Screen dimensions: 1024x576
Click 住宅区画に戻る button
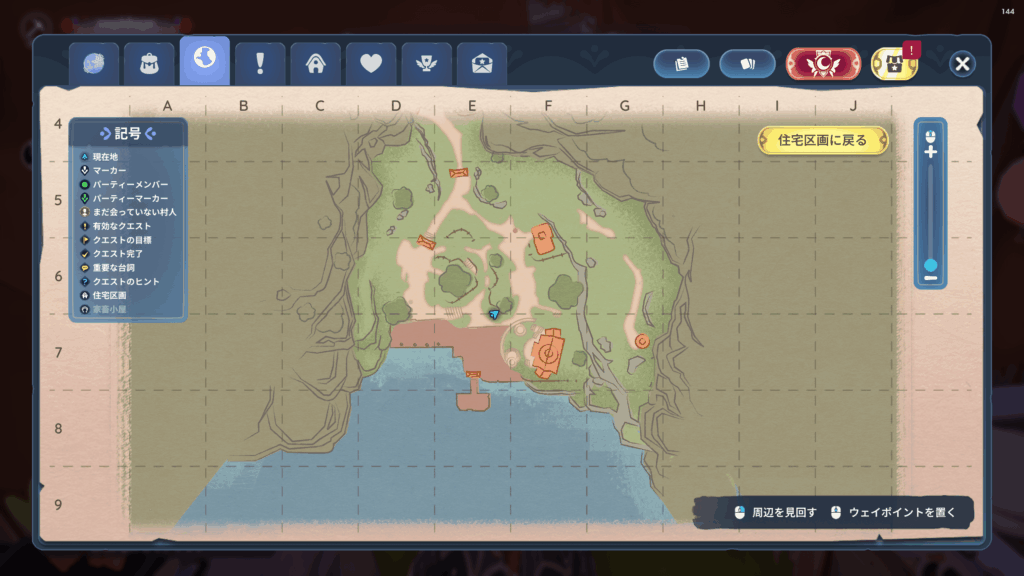(822, 140)
